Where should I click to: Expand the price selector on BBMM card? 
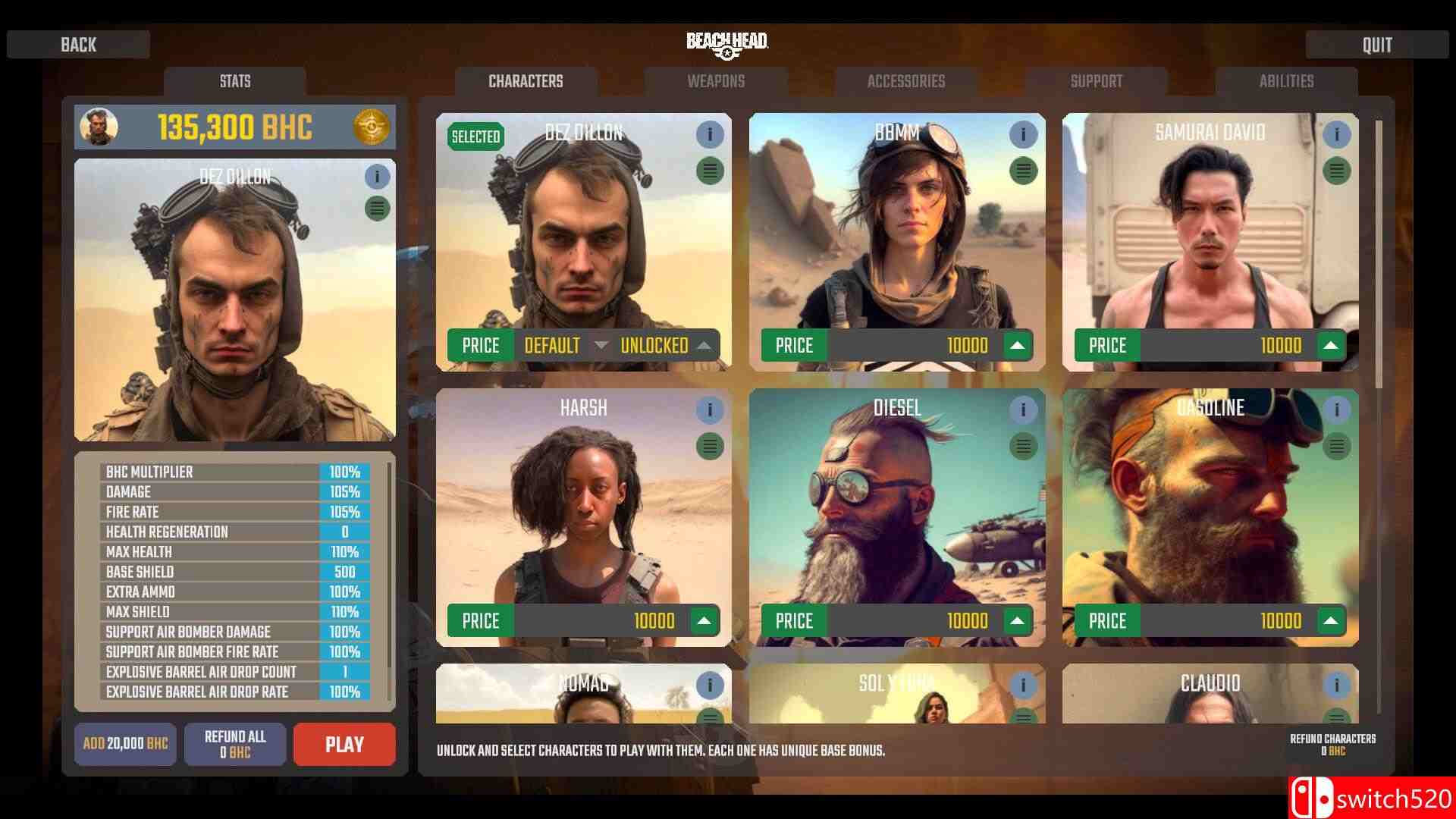[x=1018, y=346]
